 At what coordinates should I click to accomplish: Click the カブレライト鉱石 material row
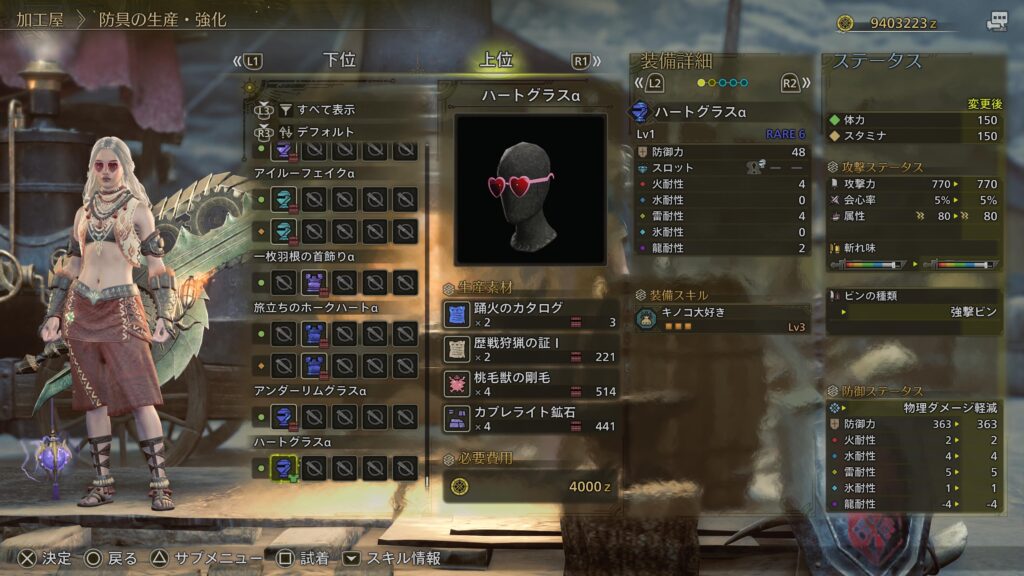(531, 418)
